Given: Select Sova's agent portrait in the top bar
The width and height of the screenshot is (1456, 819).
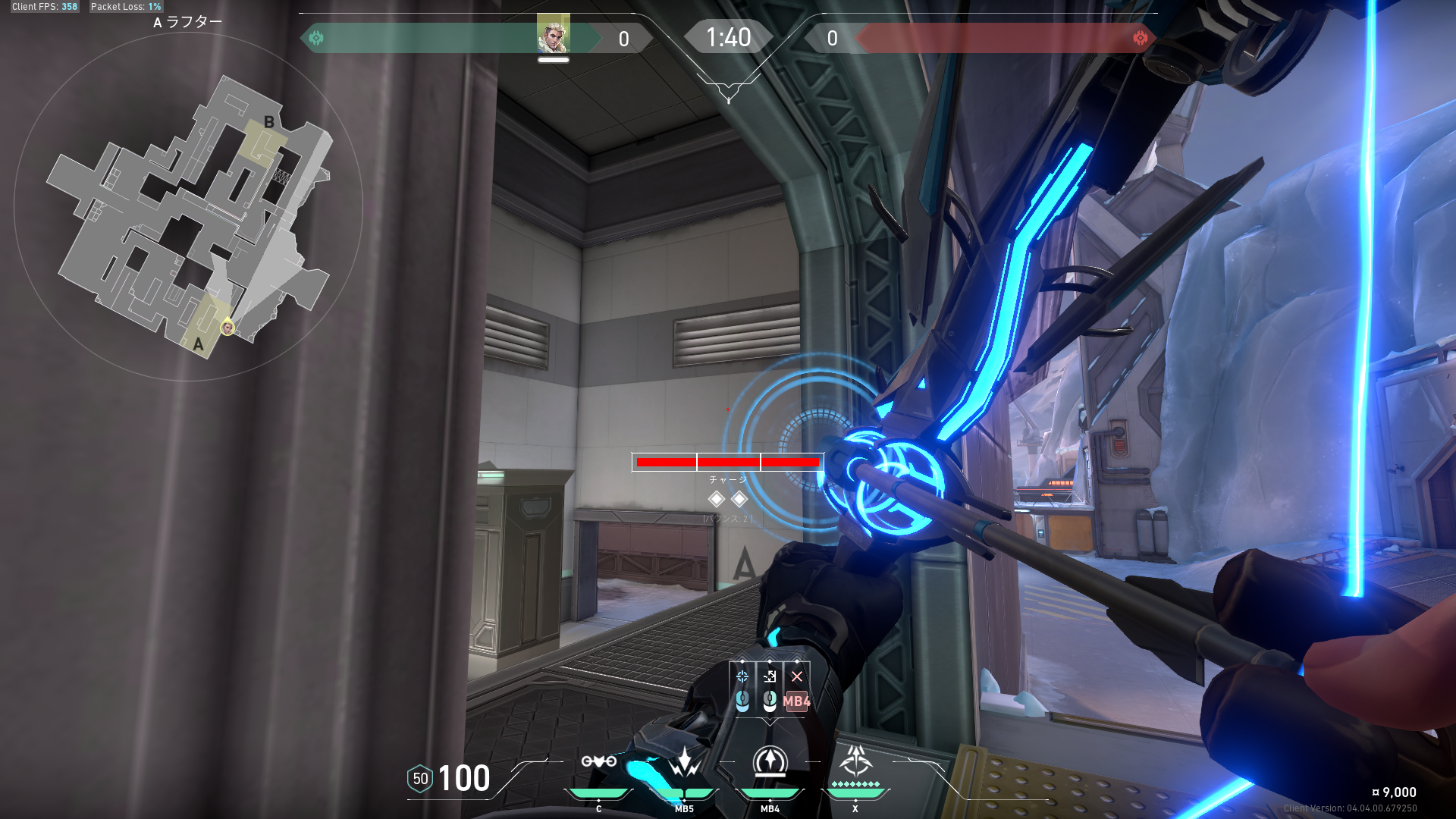Looking at the screenshot, I should (x=553, y=34).
